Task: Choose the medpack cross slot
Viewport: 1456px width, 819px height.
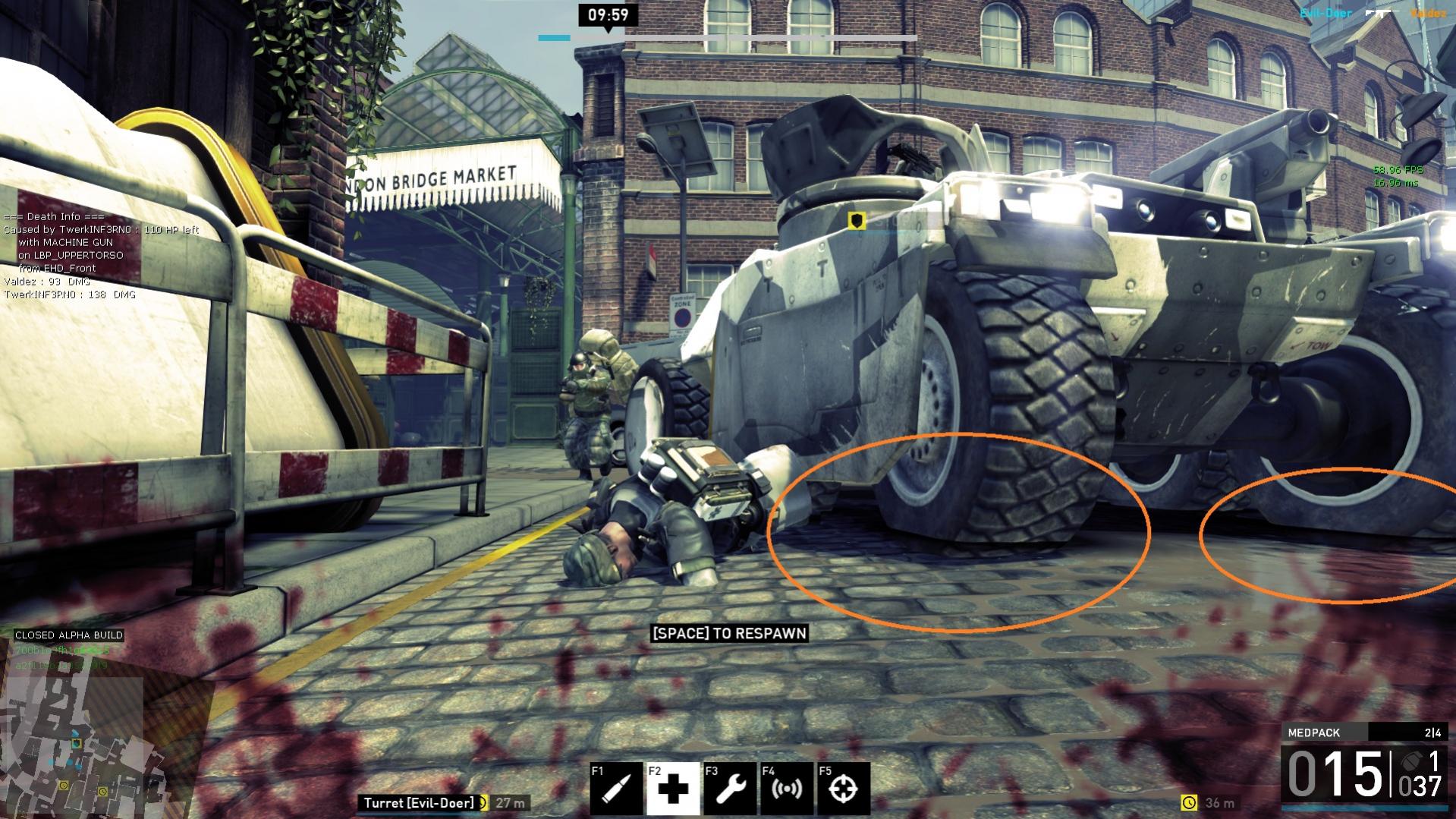Action: tap(672, 789)
